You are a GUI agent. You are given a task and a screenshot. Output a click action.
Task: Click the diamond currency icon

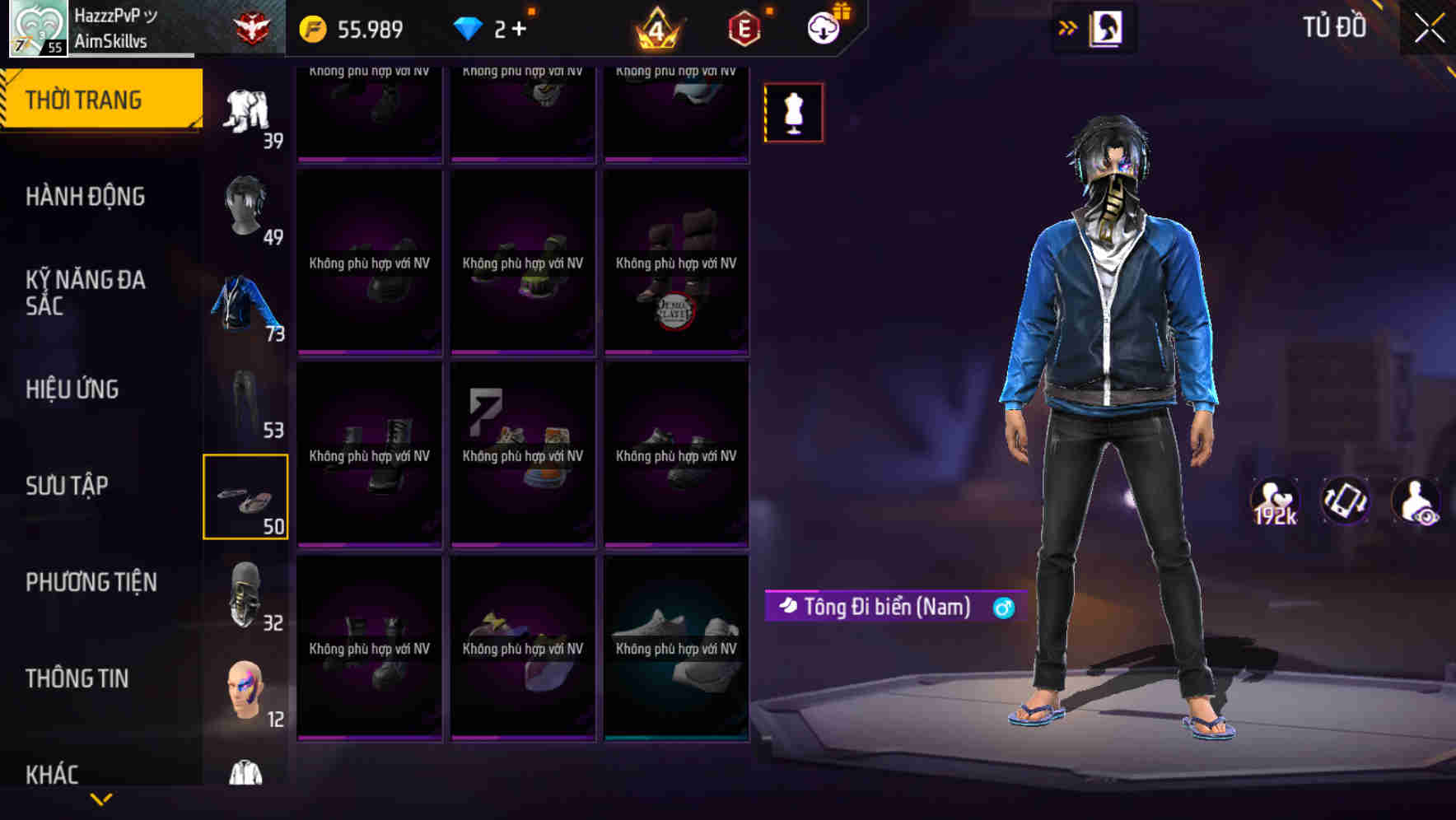[x=470, y=28]
